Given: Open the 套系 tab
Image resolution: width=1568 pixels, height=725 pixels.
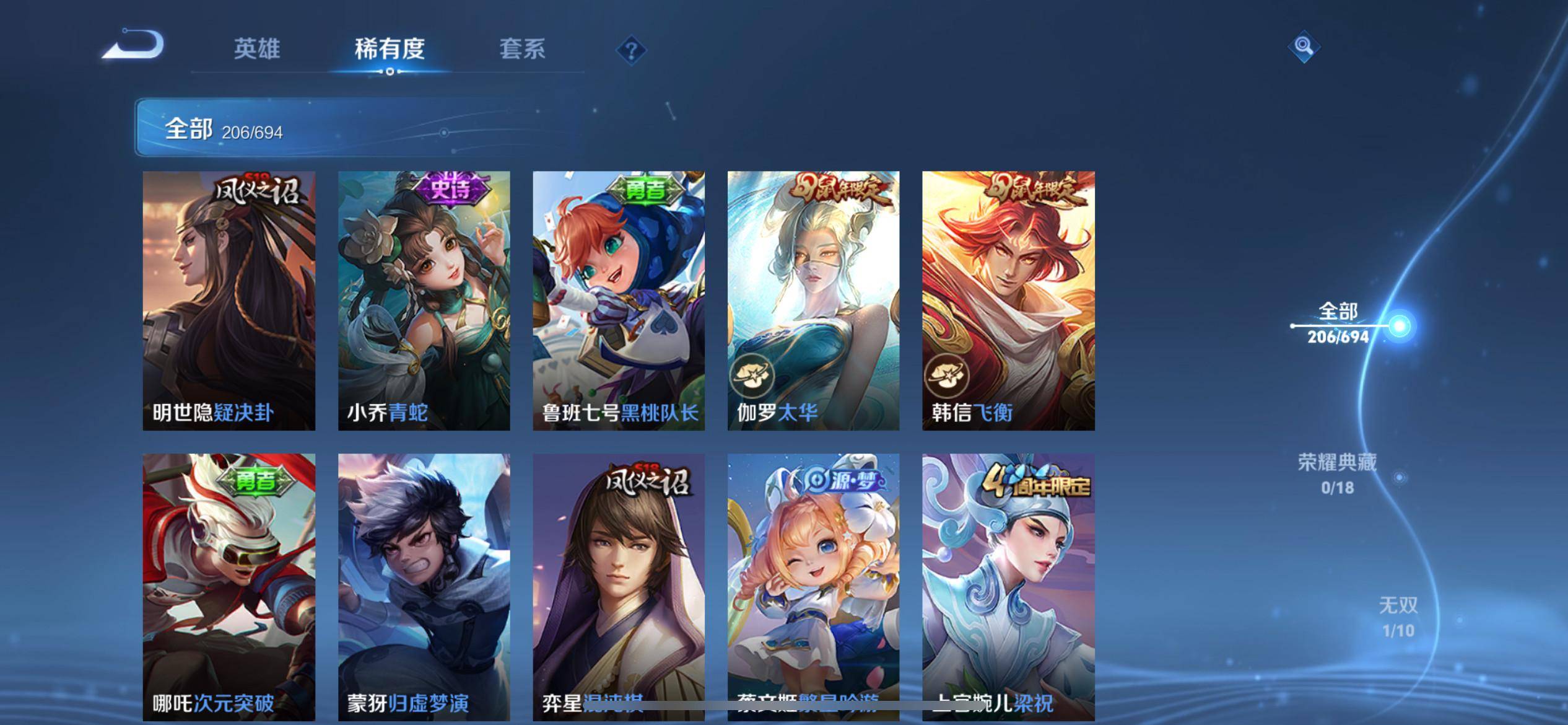Looking at the screenshot, I should click(x=522, y=49).
